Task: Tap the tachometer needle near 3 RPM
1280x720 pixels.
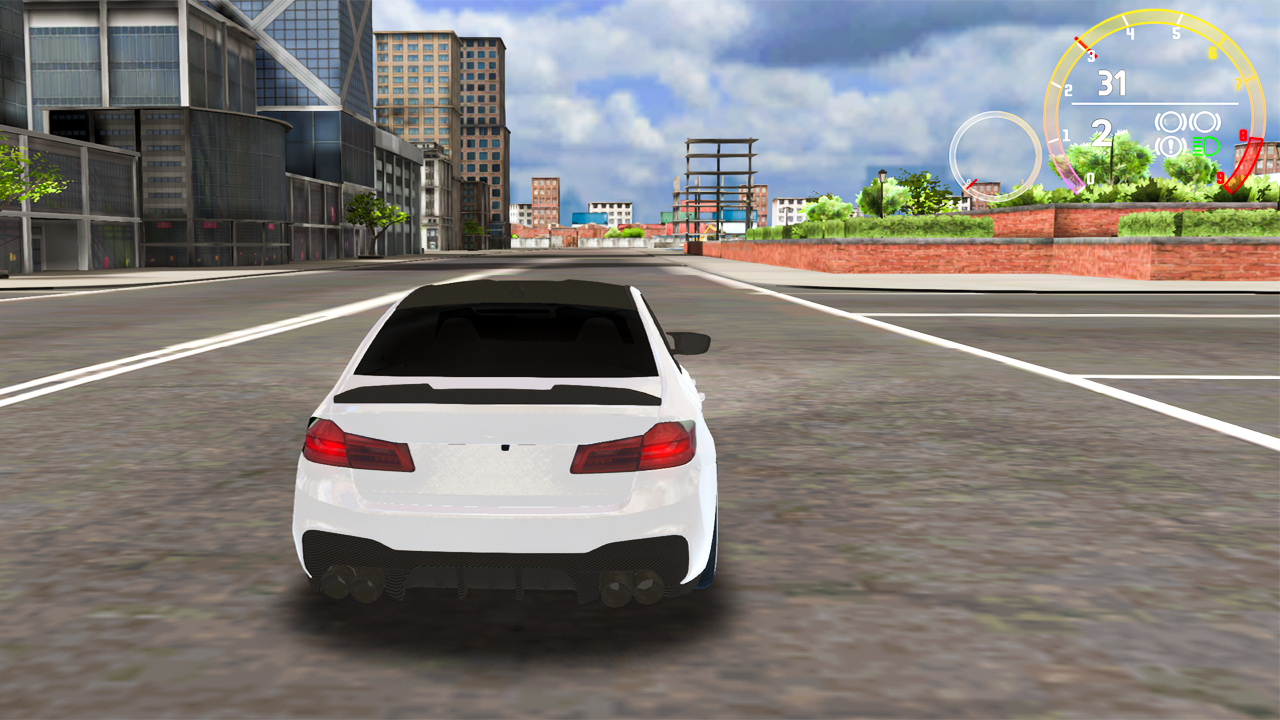Action: [1080, 42]
